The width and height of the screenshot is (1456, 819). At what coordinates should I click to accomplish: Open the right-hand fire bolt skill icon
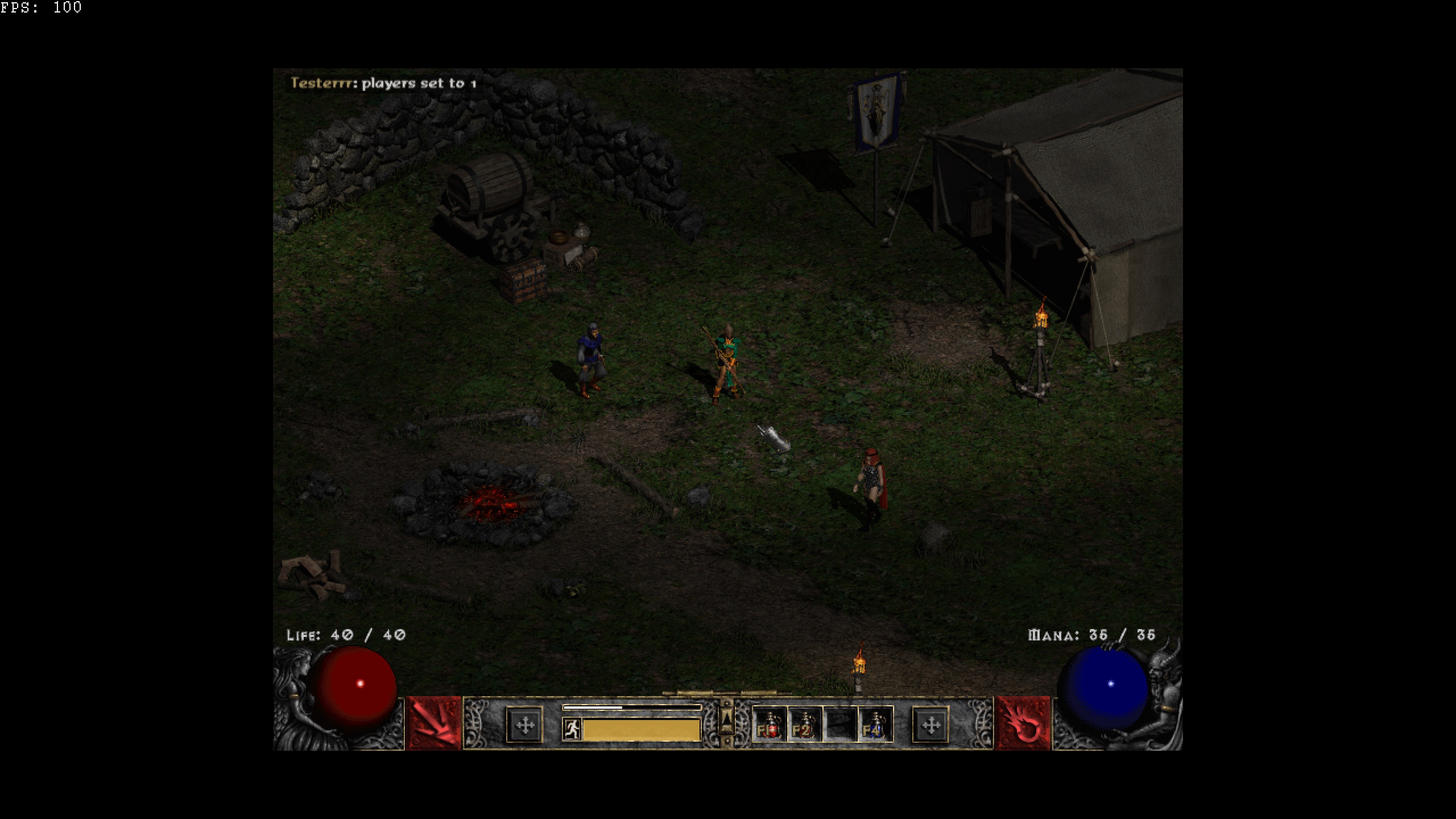(x=1023, y=724)
